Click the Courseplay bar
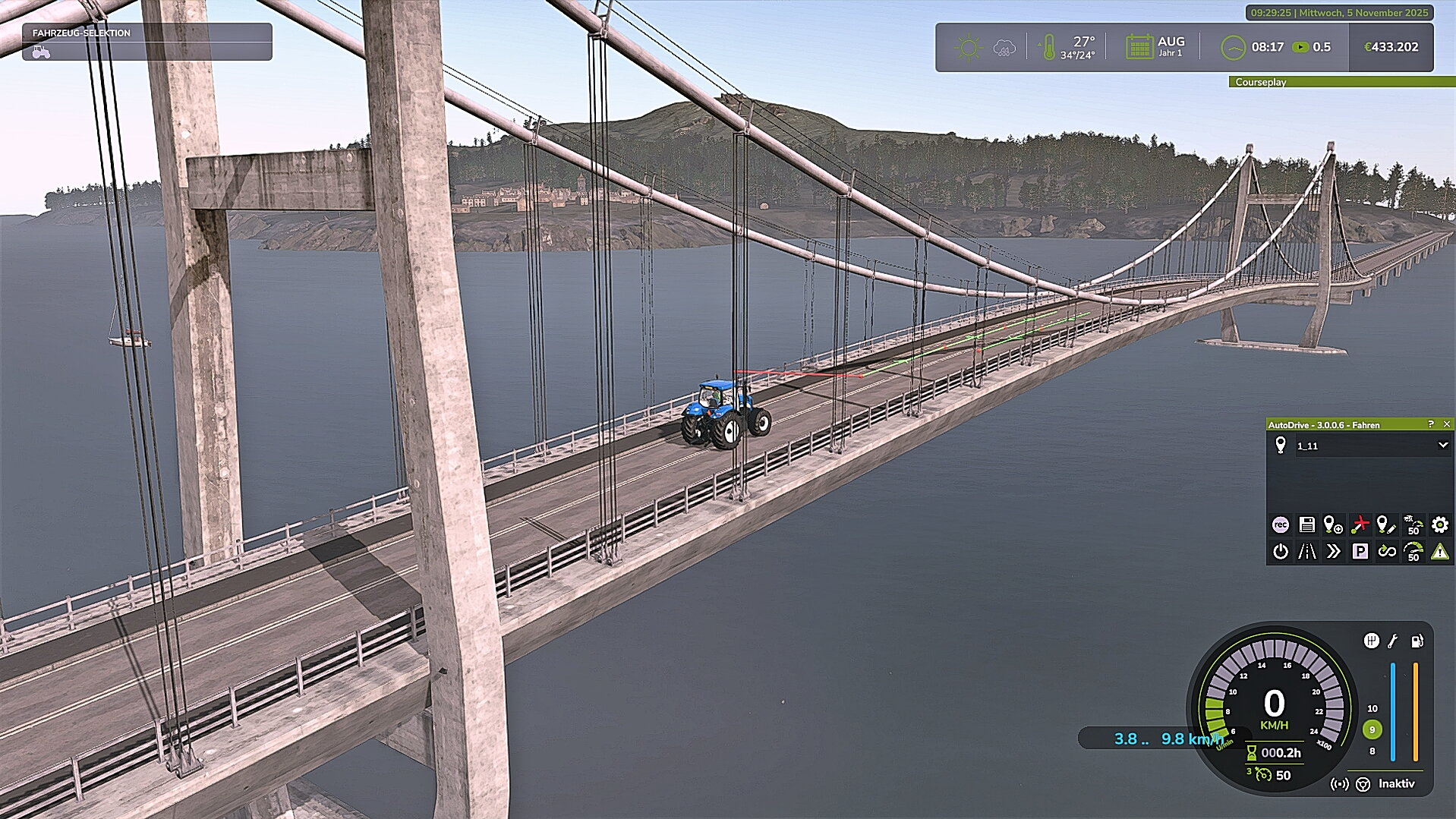 click(1341, 82)
